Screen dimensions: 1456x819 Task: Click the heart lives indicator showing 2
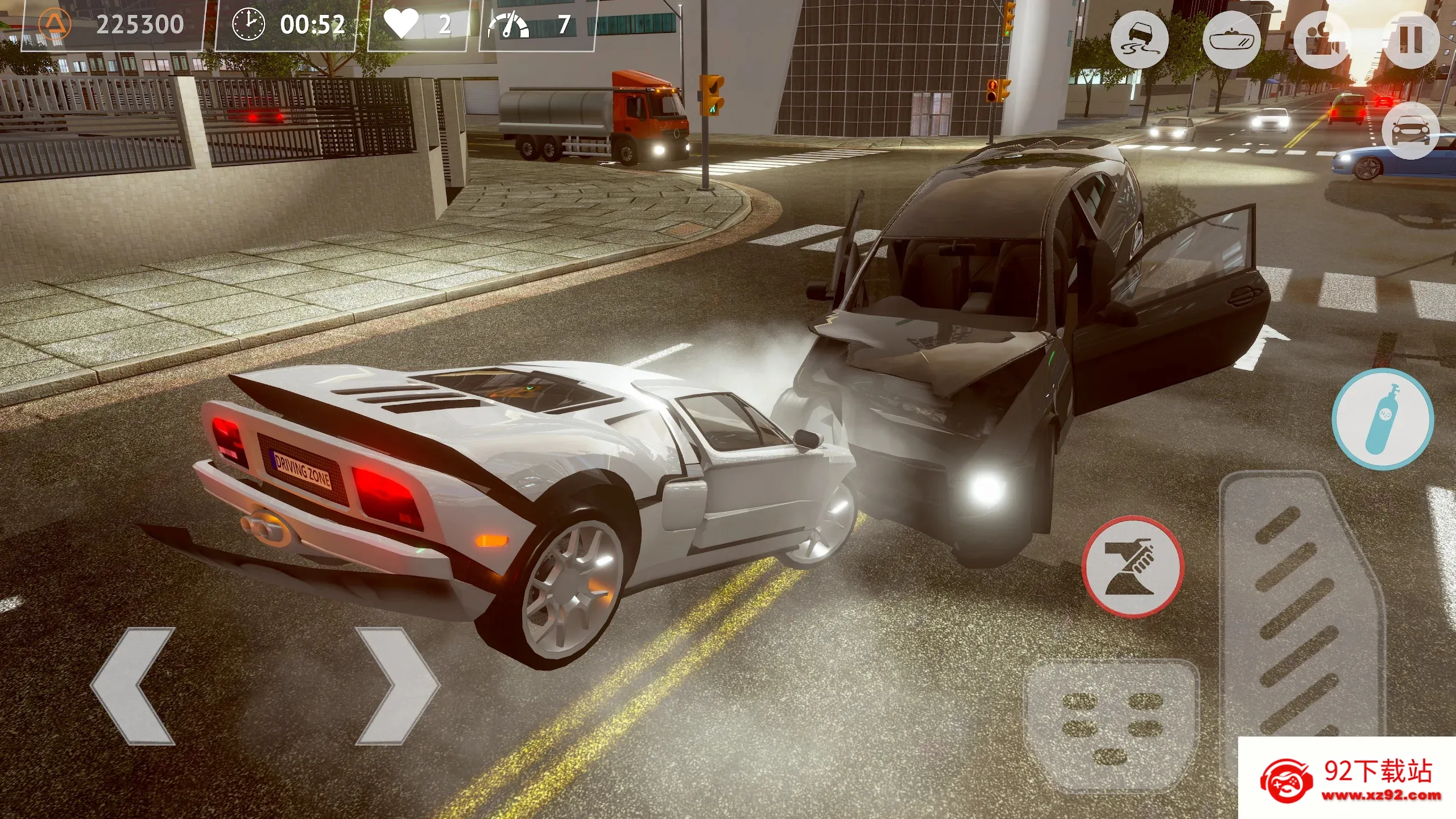click(x=424, y=24)
